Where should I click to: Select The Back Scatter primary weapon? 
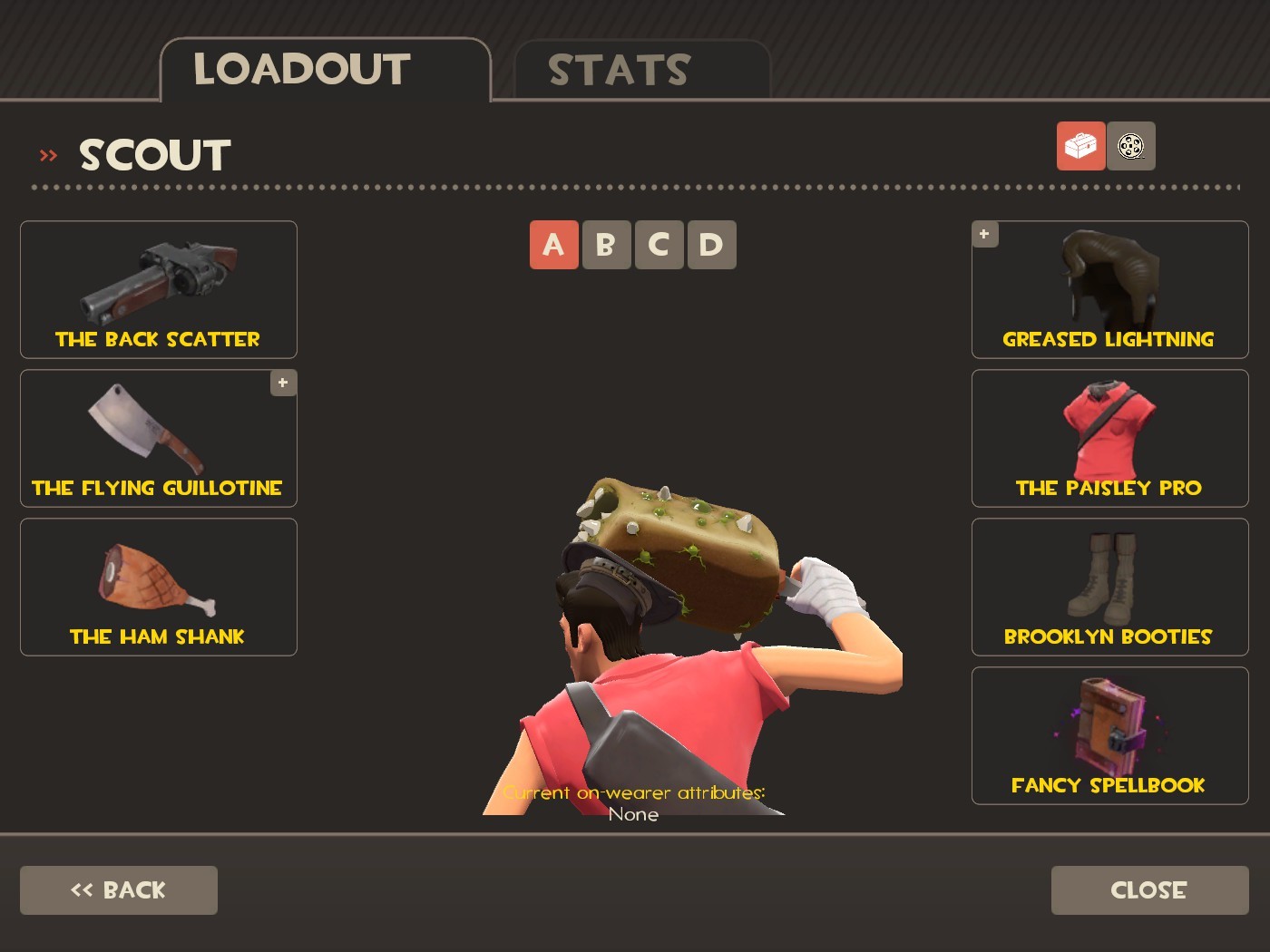click(158, 288)
